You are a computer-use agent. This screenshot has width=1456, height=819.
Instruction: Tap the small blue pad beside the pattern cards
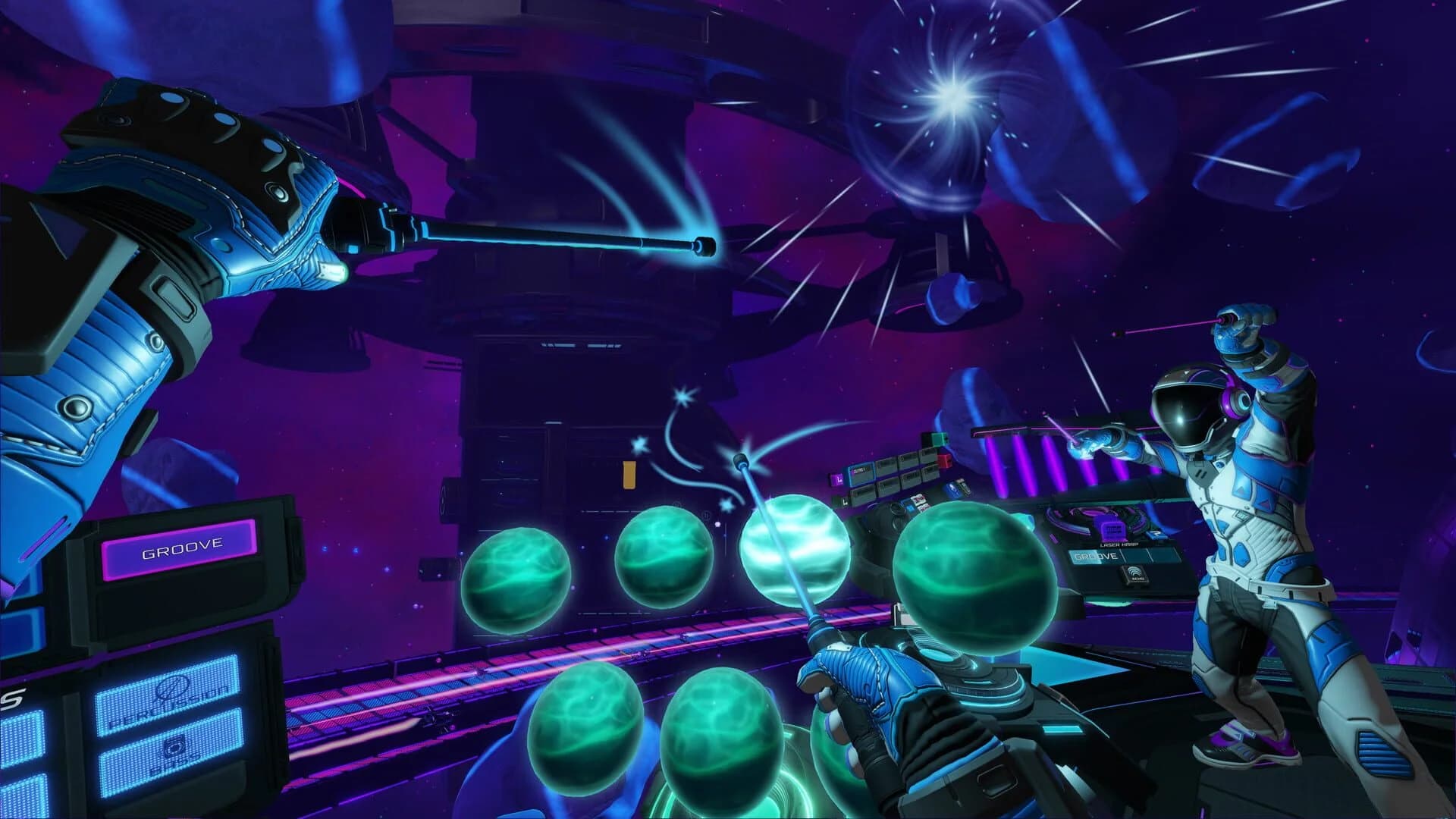(911, 507)
